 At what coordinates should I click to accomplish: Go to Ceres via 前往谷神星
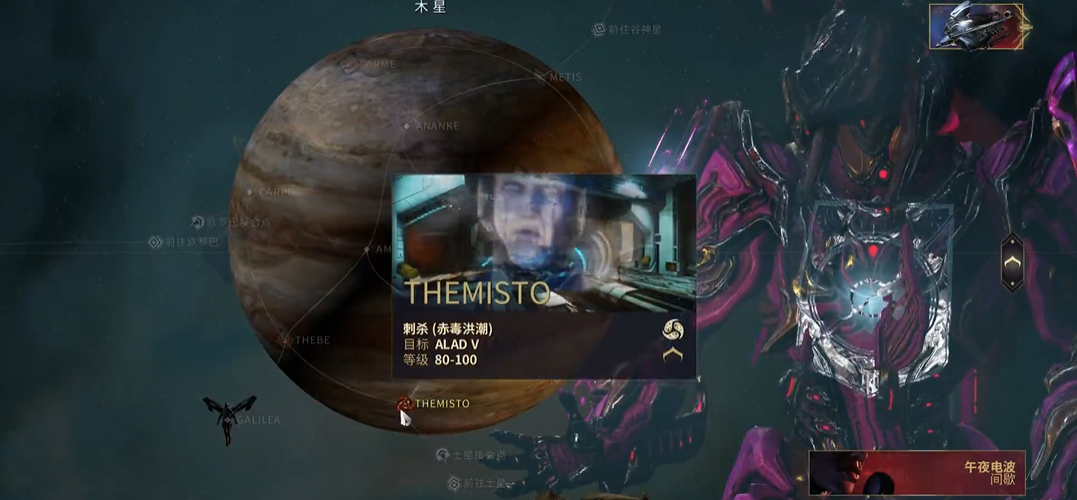pyautogui.click(x=599, y=30)
